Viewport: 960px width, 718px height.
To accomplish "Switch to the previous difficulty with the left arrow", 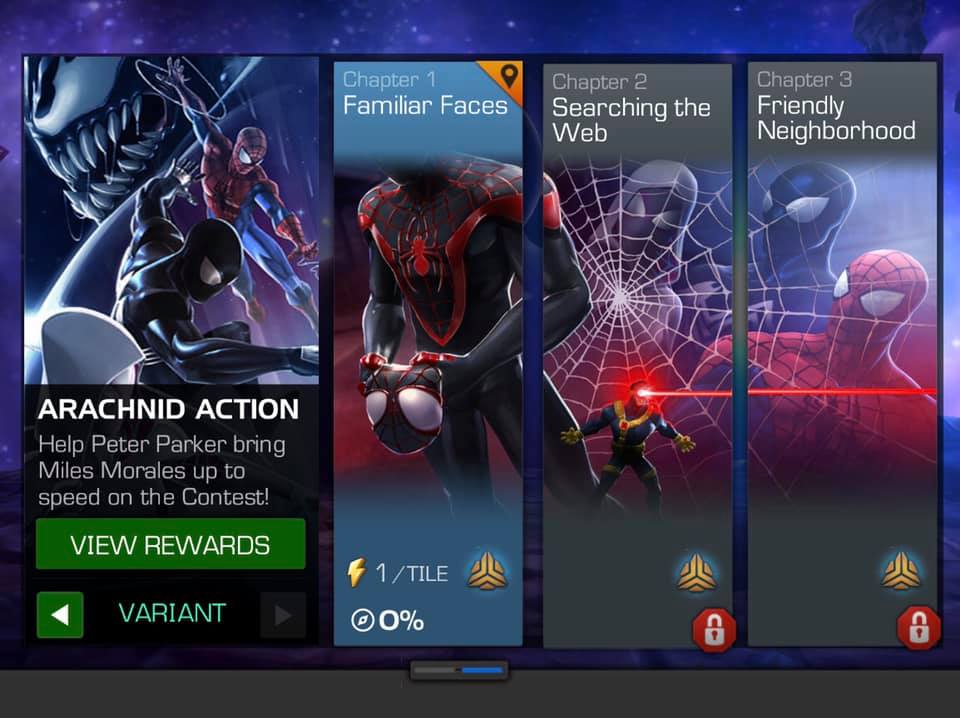I will click(60, 614).
